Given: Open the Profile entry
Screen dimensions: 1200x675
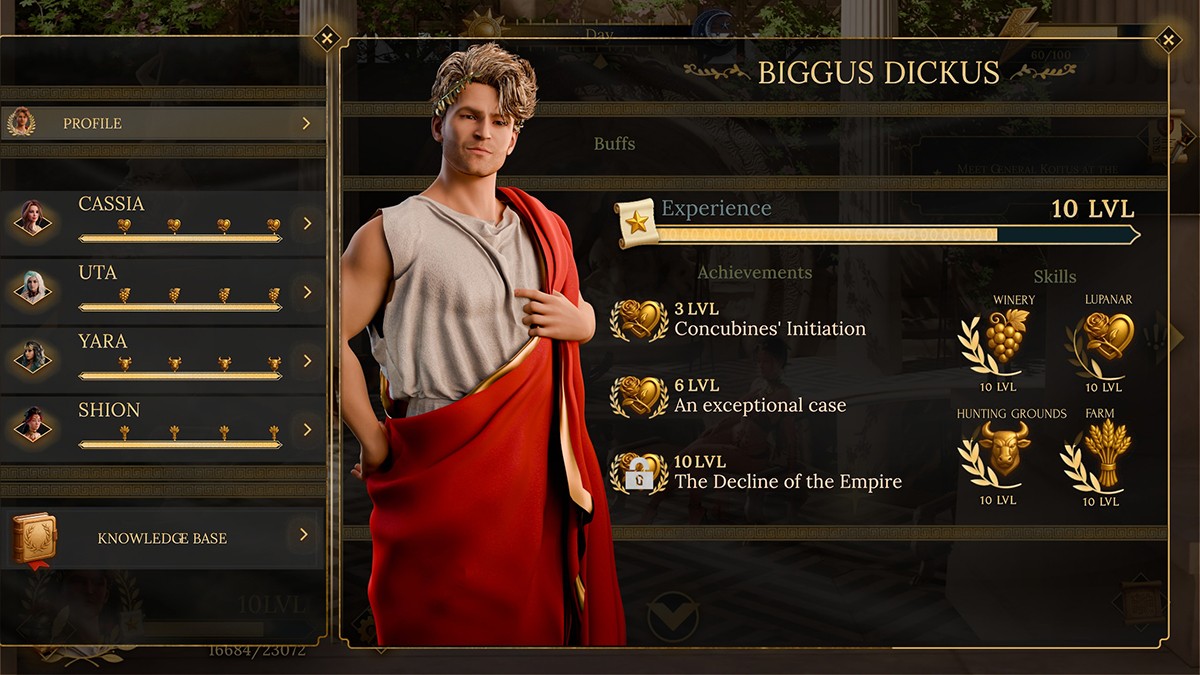Looking at the screenshot, I should tap(163, 123).
